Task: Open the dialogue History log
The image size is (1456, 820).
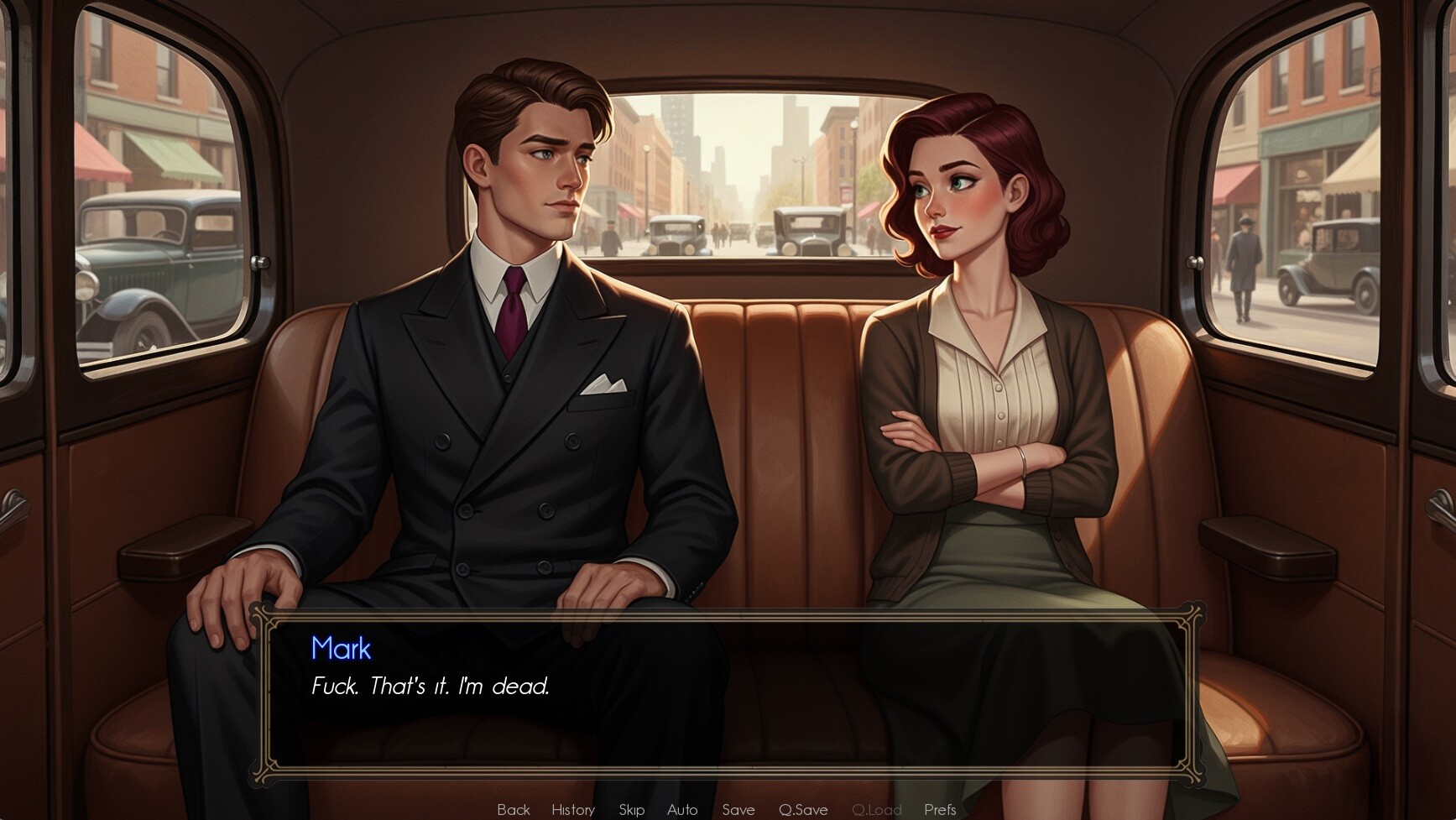Action: click(x=573, y=809)
